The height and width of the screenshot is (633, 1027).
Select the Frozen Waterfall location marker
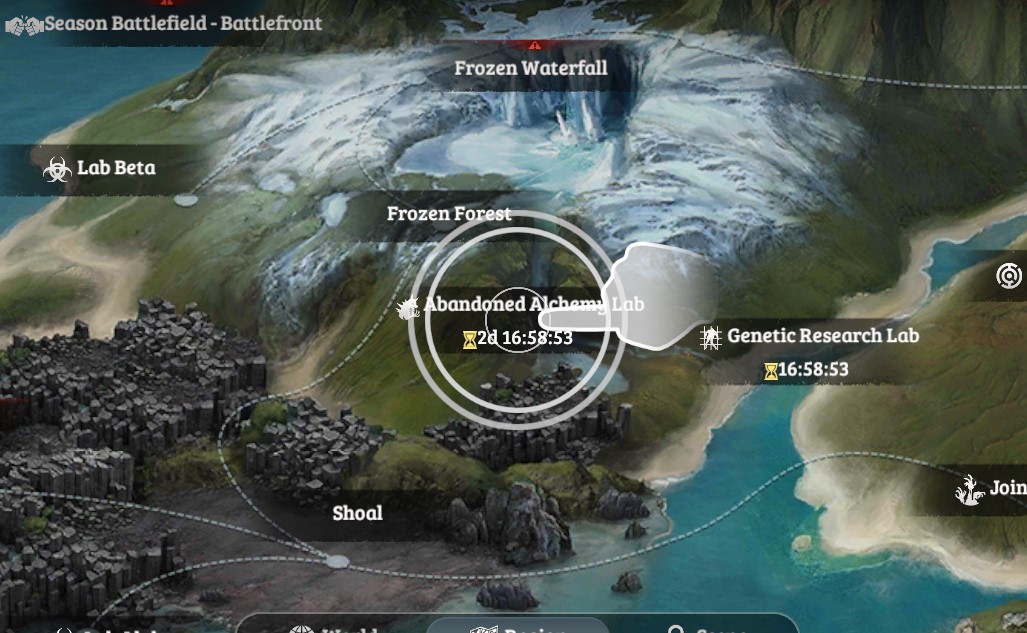click(x=530, y=68)
